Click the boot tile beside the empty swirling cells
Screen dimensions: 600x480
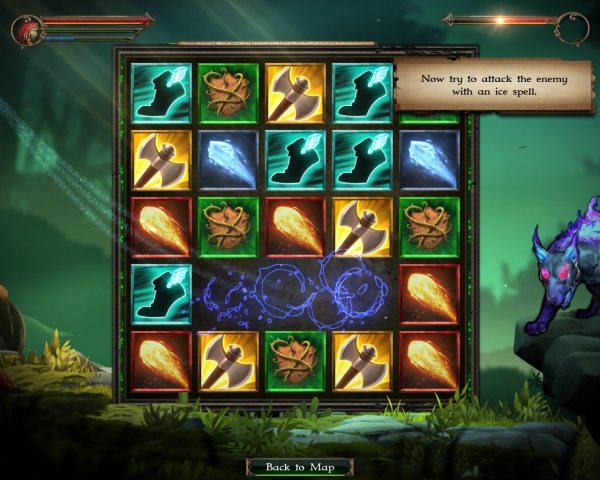click(162, 293)
